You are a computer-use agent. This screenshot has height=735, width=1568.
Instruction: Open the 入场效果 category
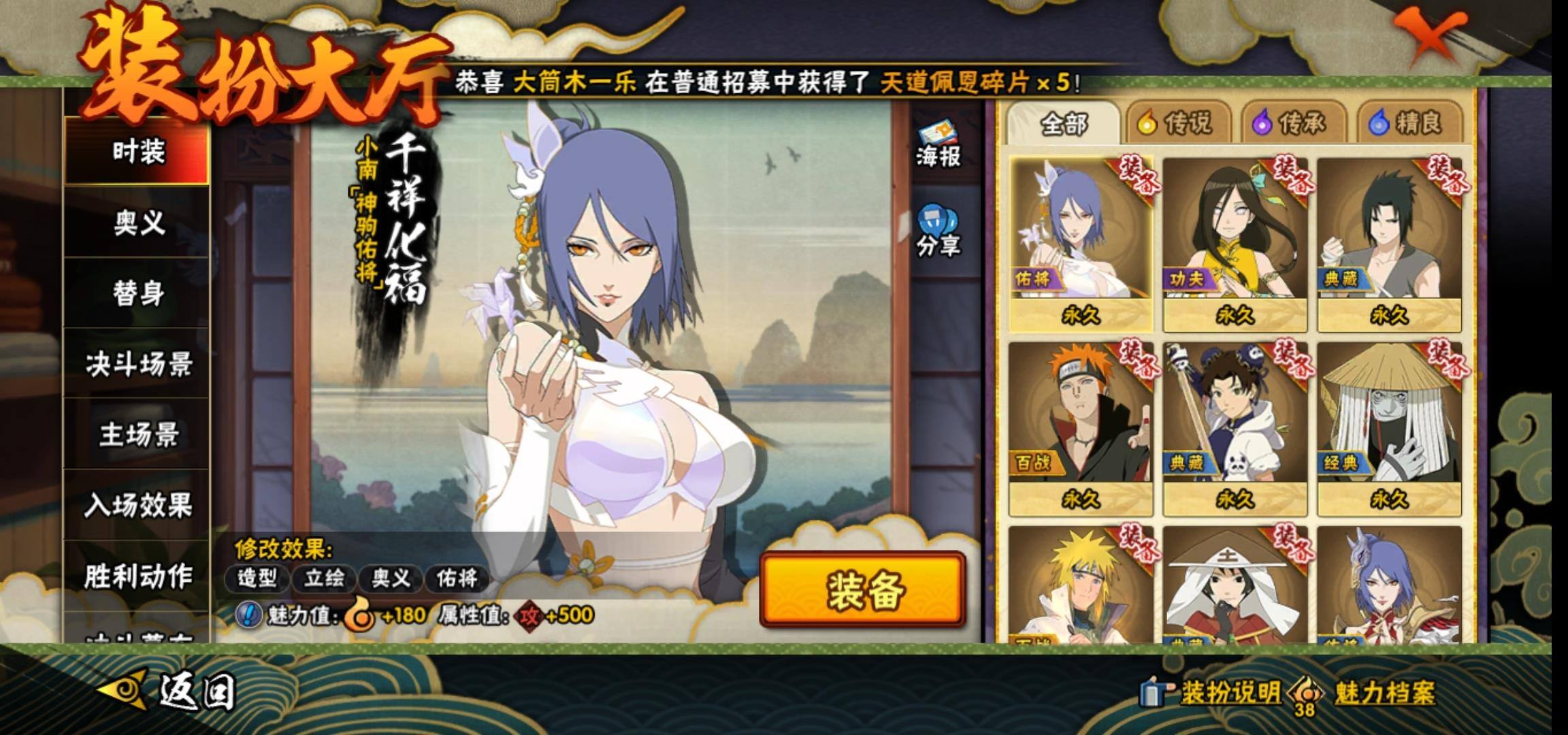point(138,506)
